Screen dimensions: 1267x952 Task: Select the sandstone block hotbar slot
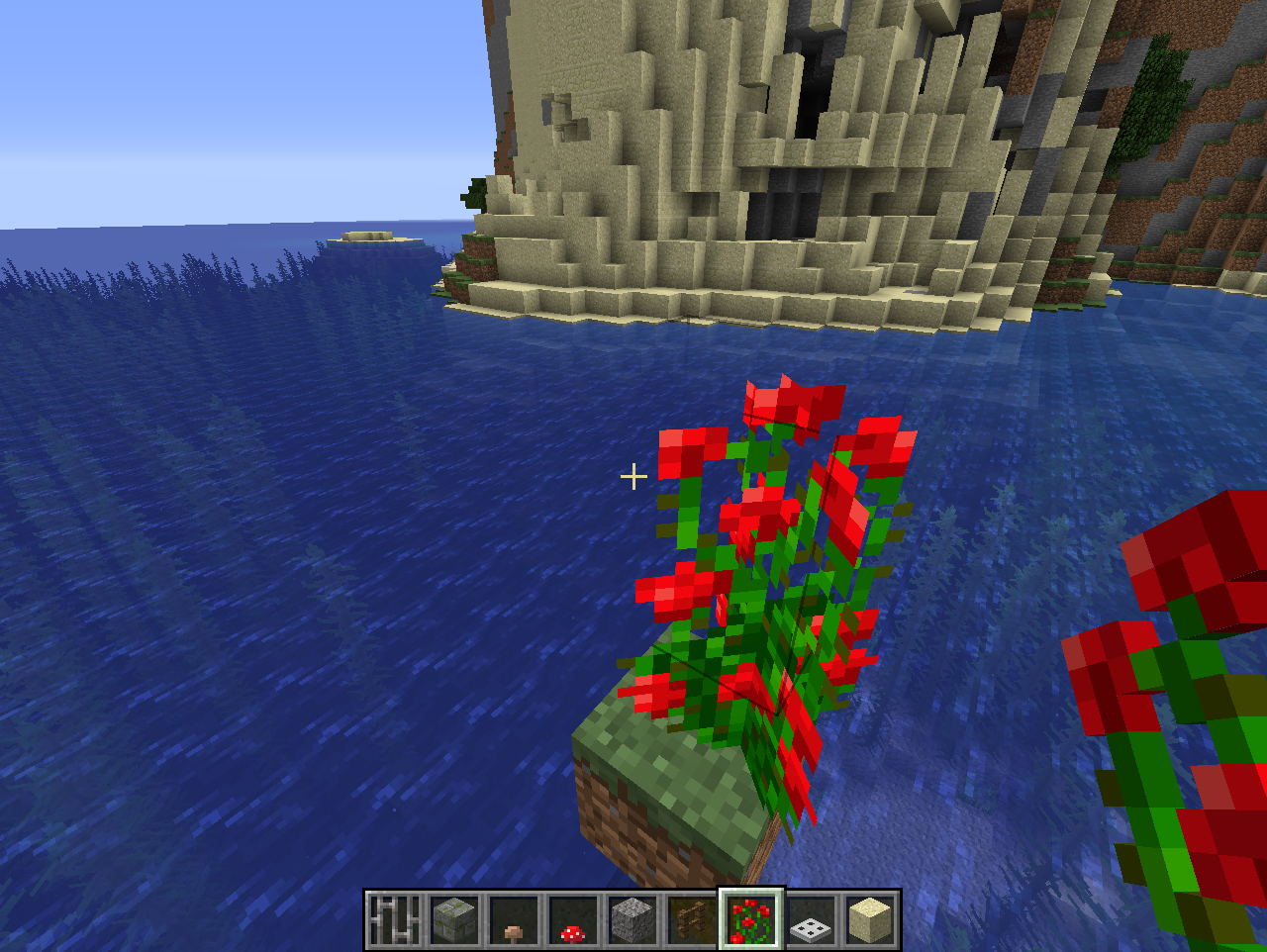(x=871, y=919)
